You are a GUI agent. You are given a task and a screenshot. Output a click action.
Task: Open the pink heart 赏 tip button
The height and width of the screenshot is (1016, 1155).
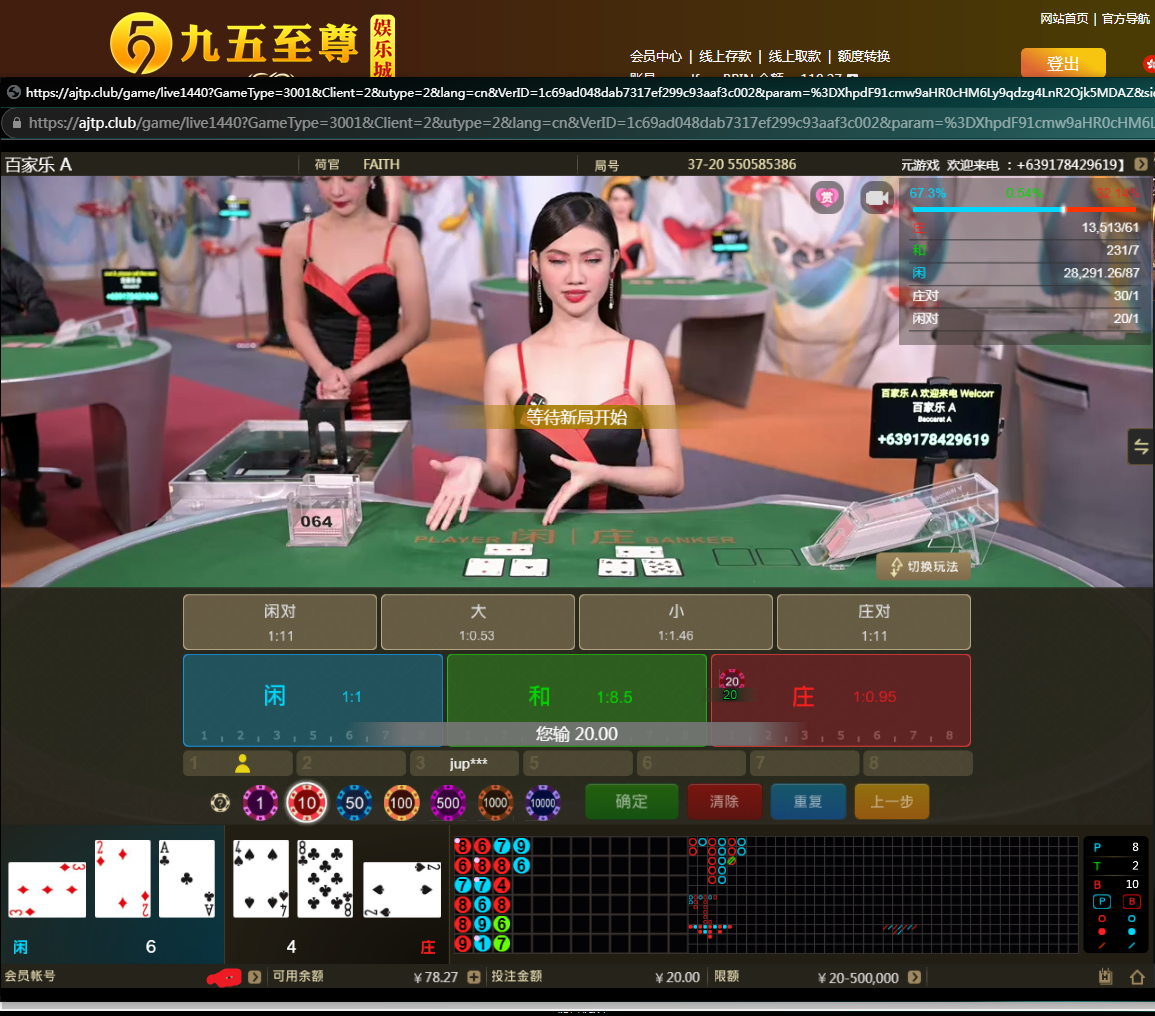(x=828, y=198)
